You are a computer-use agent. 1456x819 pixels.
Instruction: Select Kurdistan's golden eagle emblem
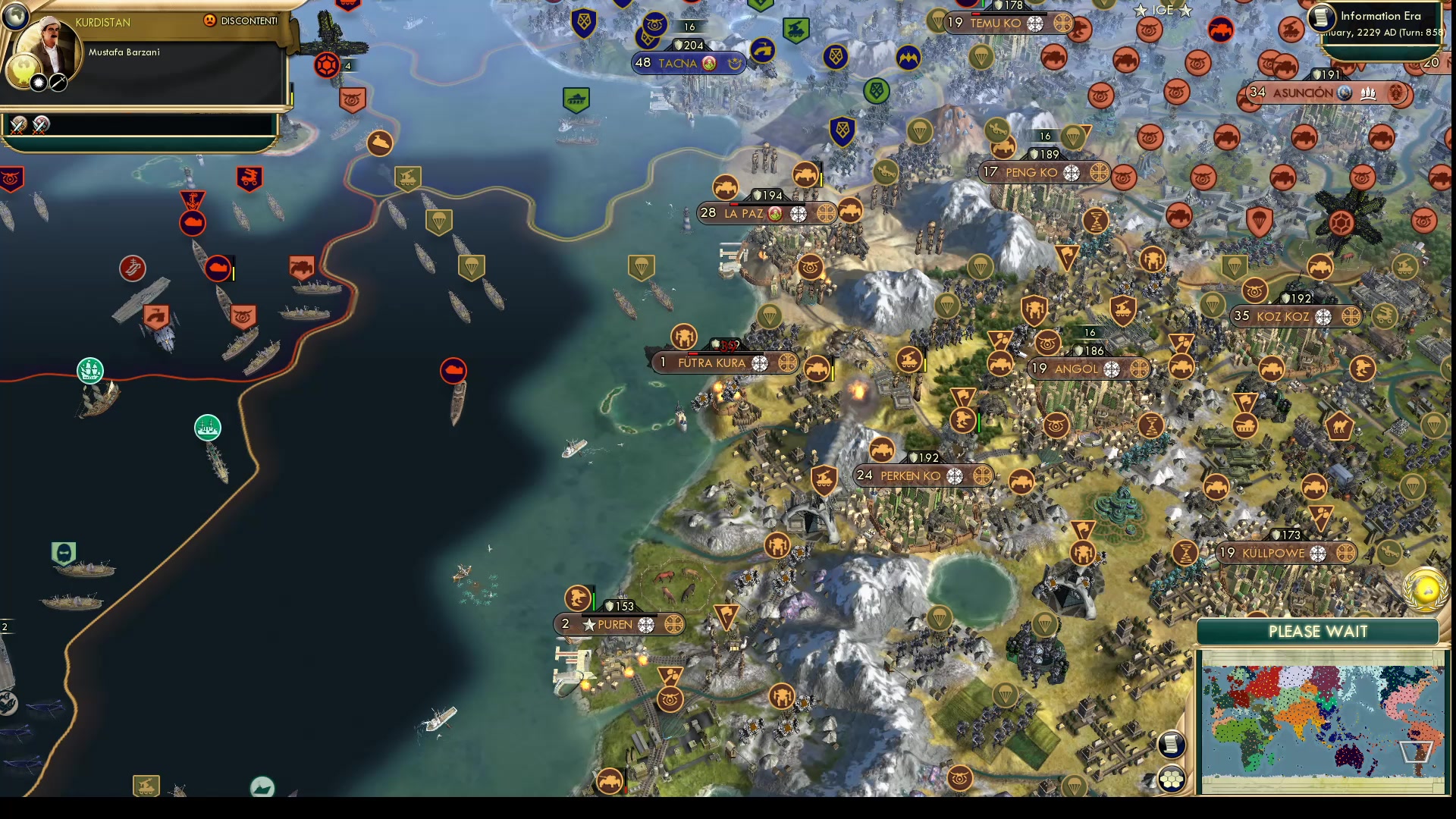[23, 71]
